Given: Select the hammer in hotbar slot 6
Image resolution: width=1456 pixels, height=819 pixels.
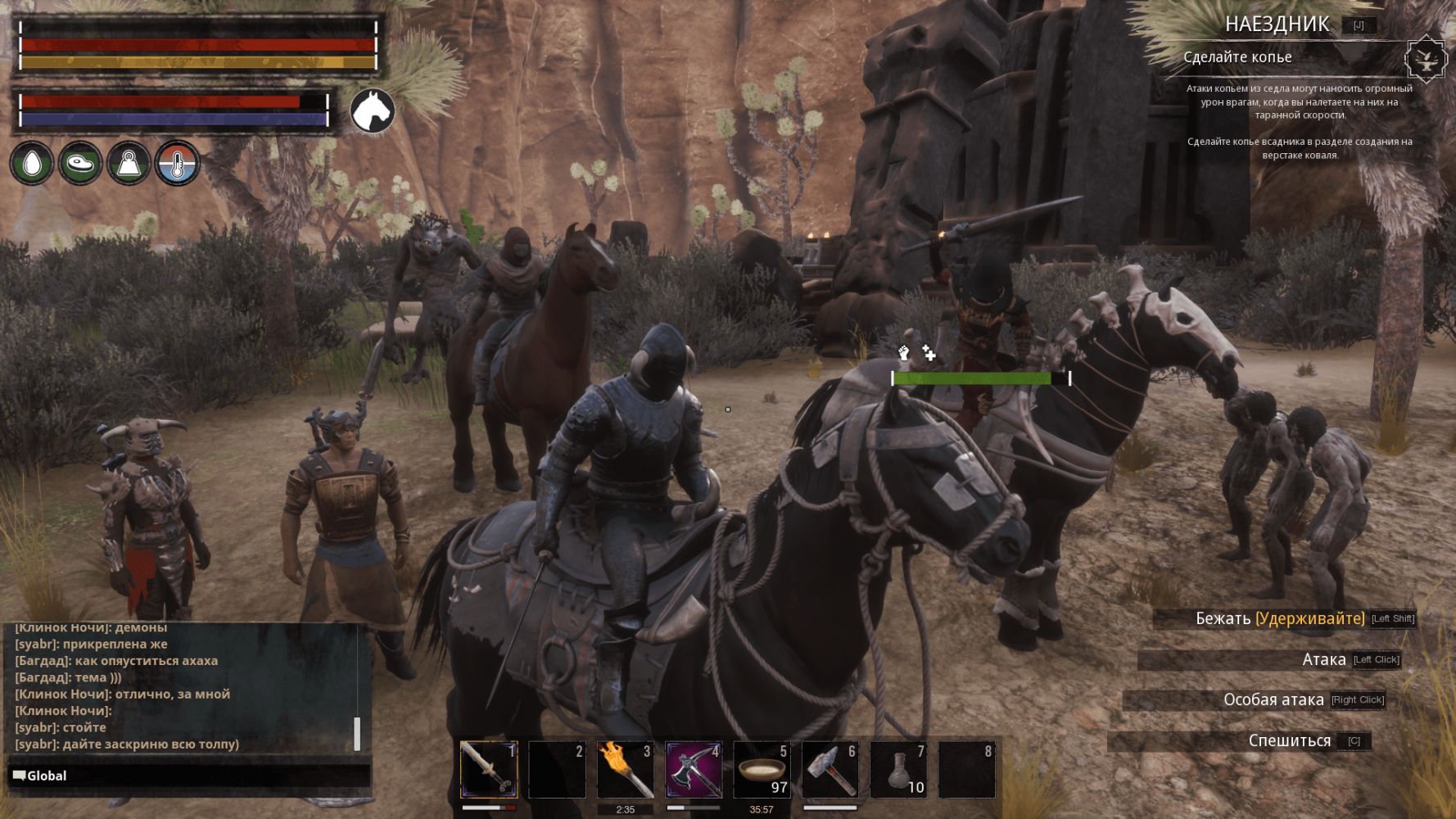Looking at the screenshot, I should pos(830,769).
